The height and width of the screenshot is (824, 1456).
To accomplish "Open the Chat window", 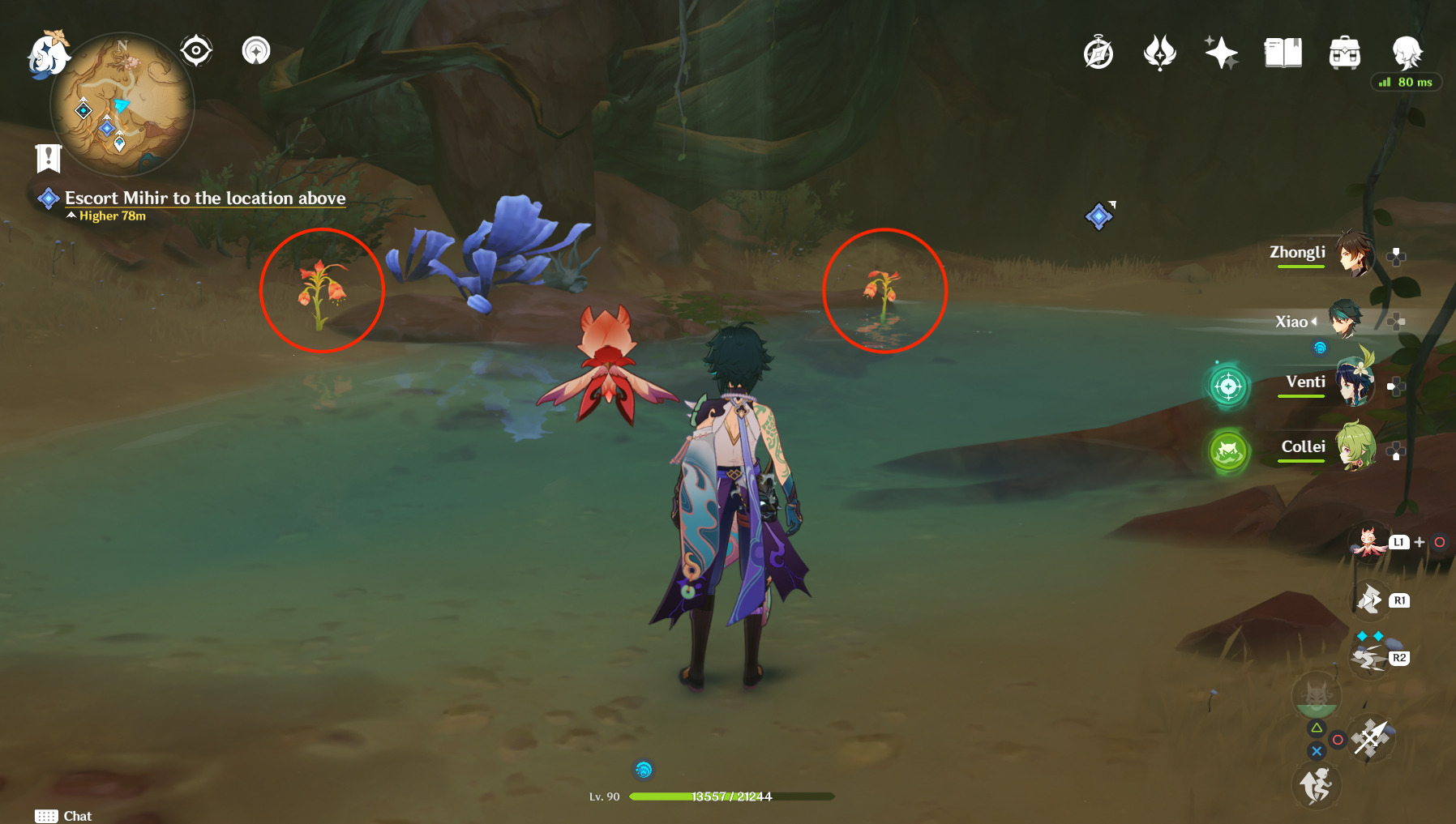I will (x=65, y=816).
